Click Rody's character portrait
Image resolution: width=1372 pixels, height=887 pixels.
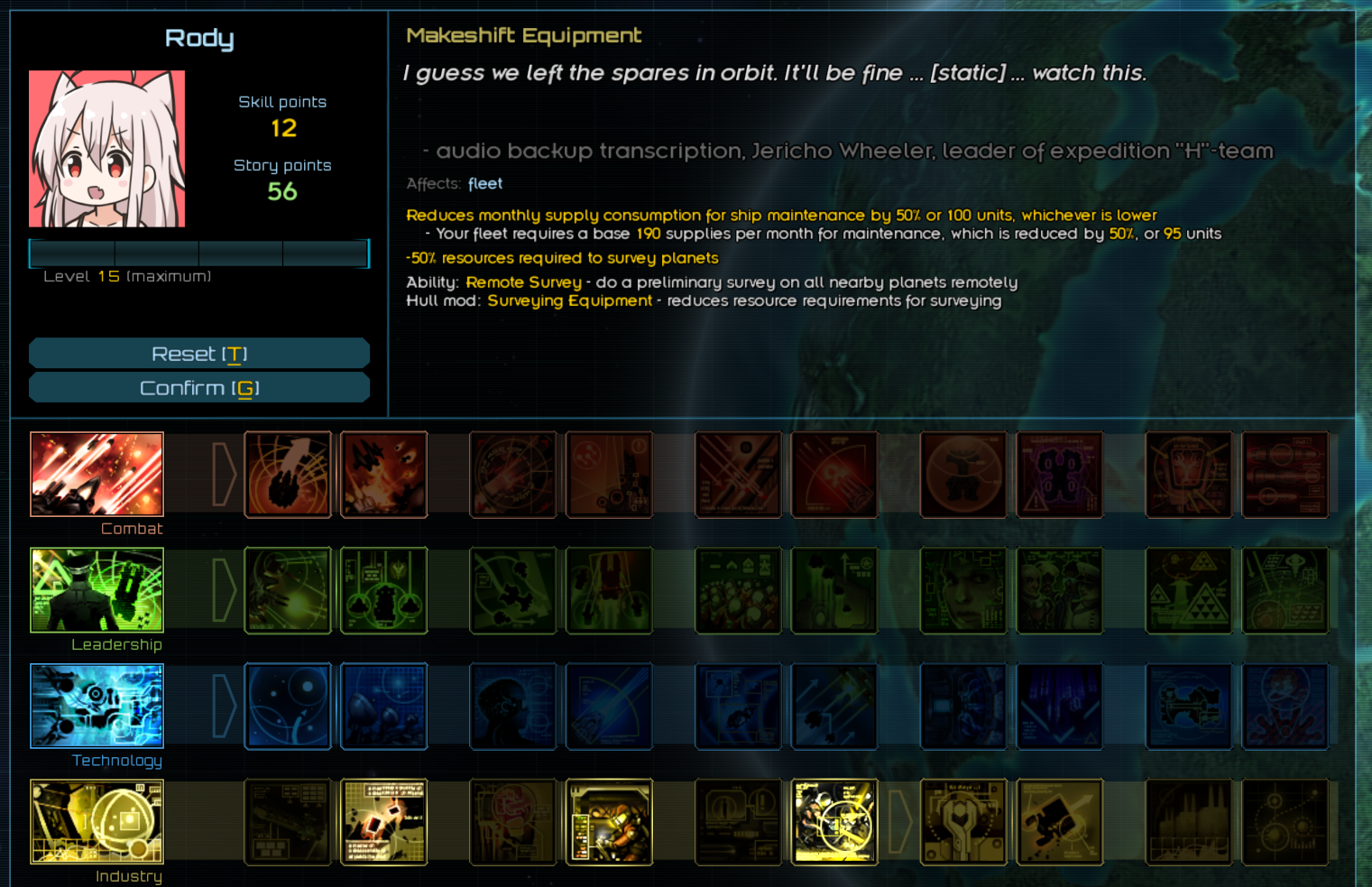(x=106, y=148)
